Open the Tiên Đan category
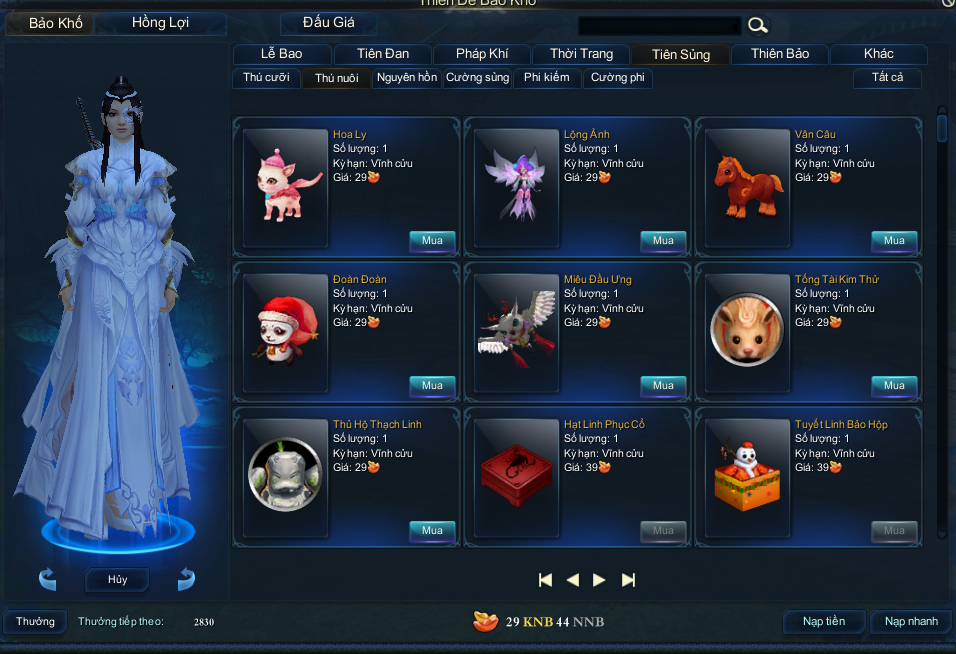The width and height of the screenshot is (956, 654). point(382,54)
